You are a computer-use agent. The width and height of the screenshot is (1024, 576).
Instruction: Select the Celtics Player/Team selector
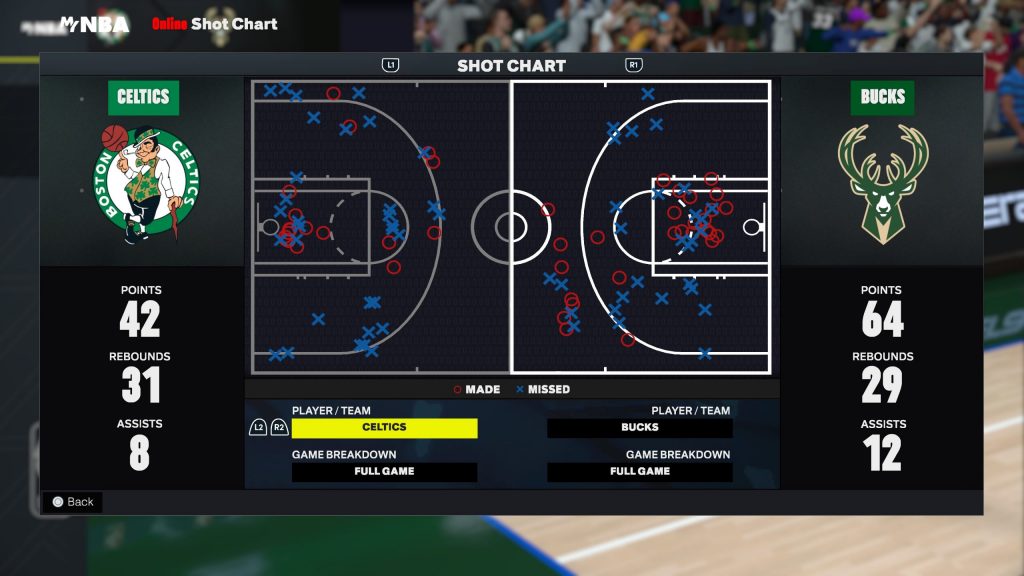coord(384,428)
